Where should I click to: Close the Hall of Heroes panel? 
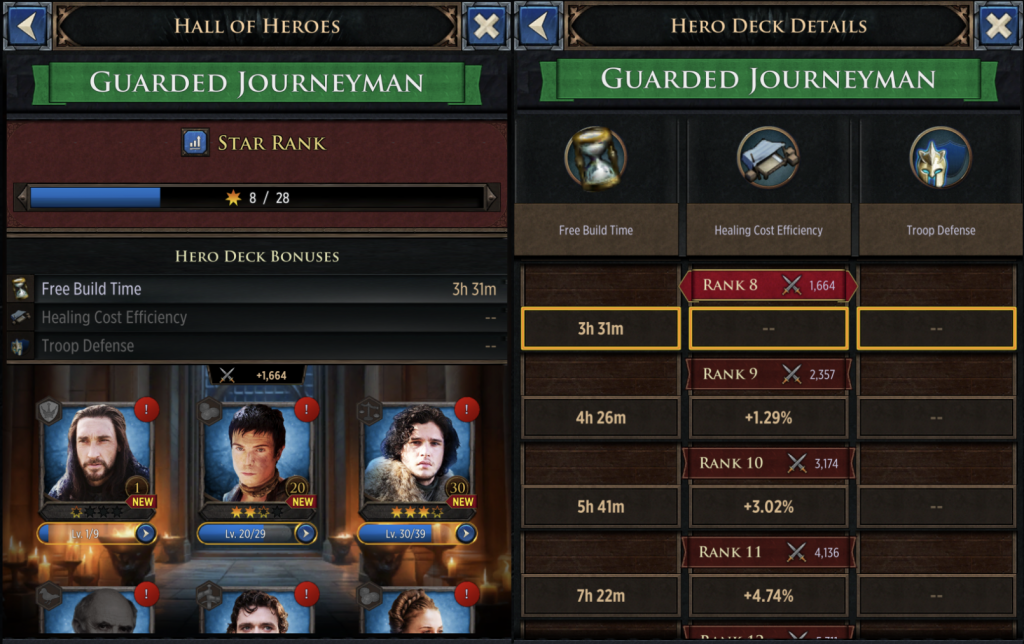[486, 26]
